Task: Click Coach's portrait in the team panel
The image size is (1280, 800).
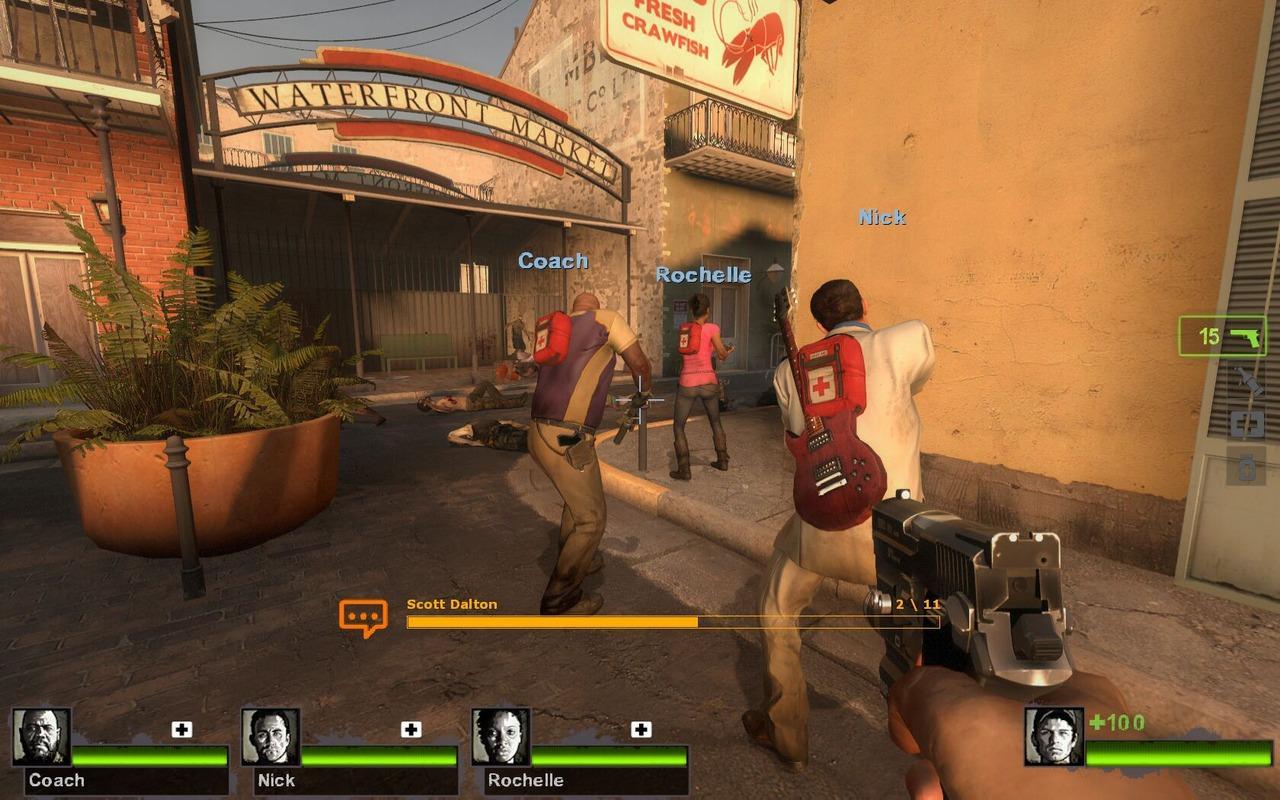Action: 41,737
